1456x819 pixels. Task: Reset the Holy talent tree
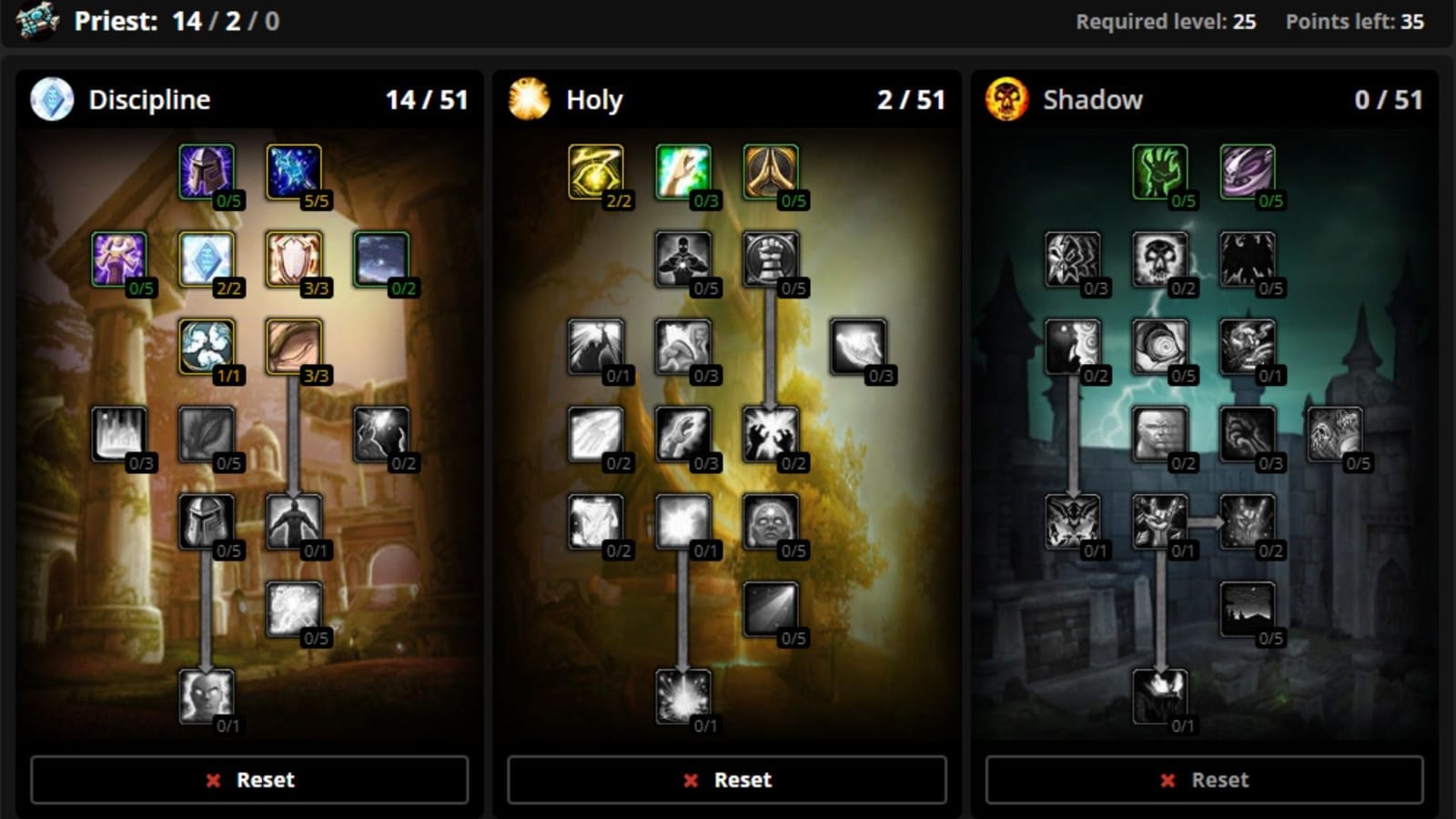725,780
